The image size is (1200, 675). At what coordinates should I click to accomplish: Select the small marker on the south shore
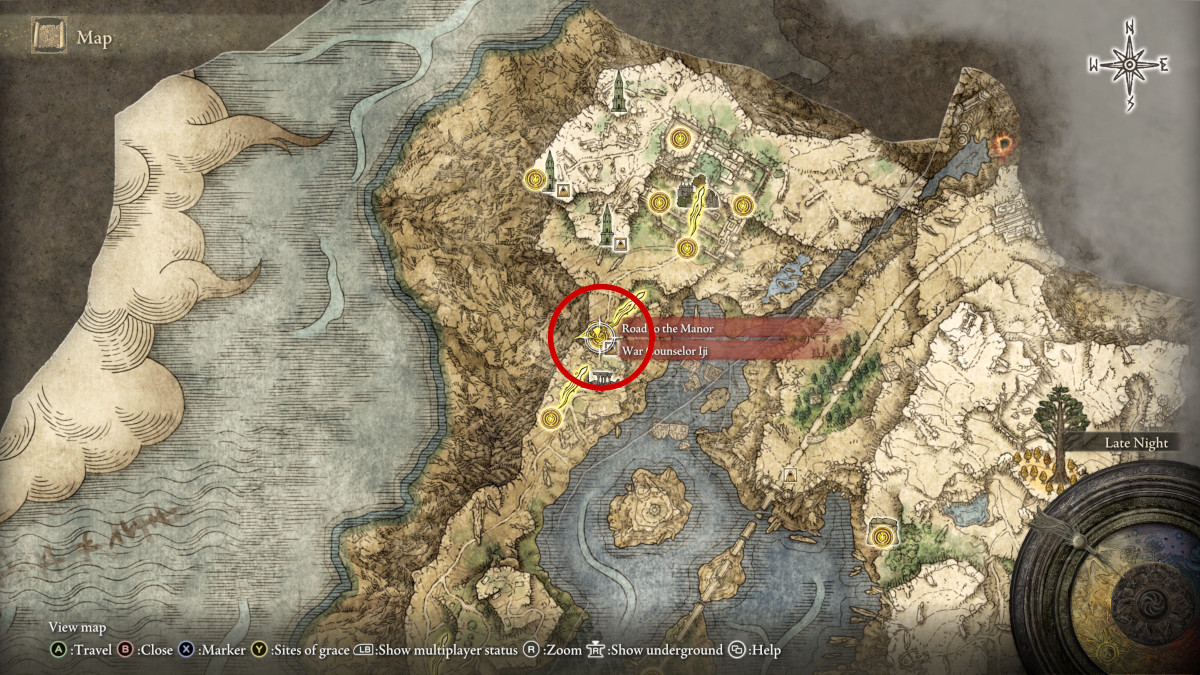click(790, 474)
